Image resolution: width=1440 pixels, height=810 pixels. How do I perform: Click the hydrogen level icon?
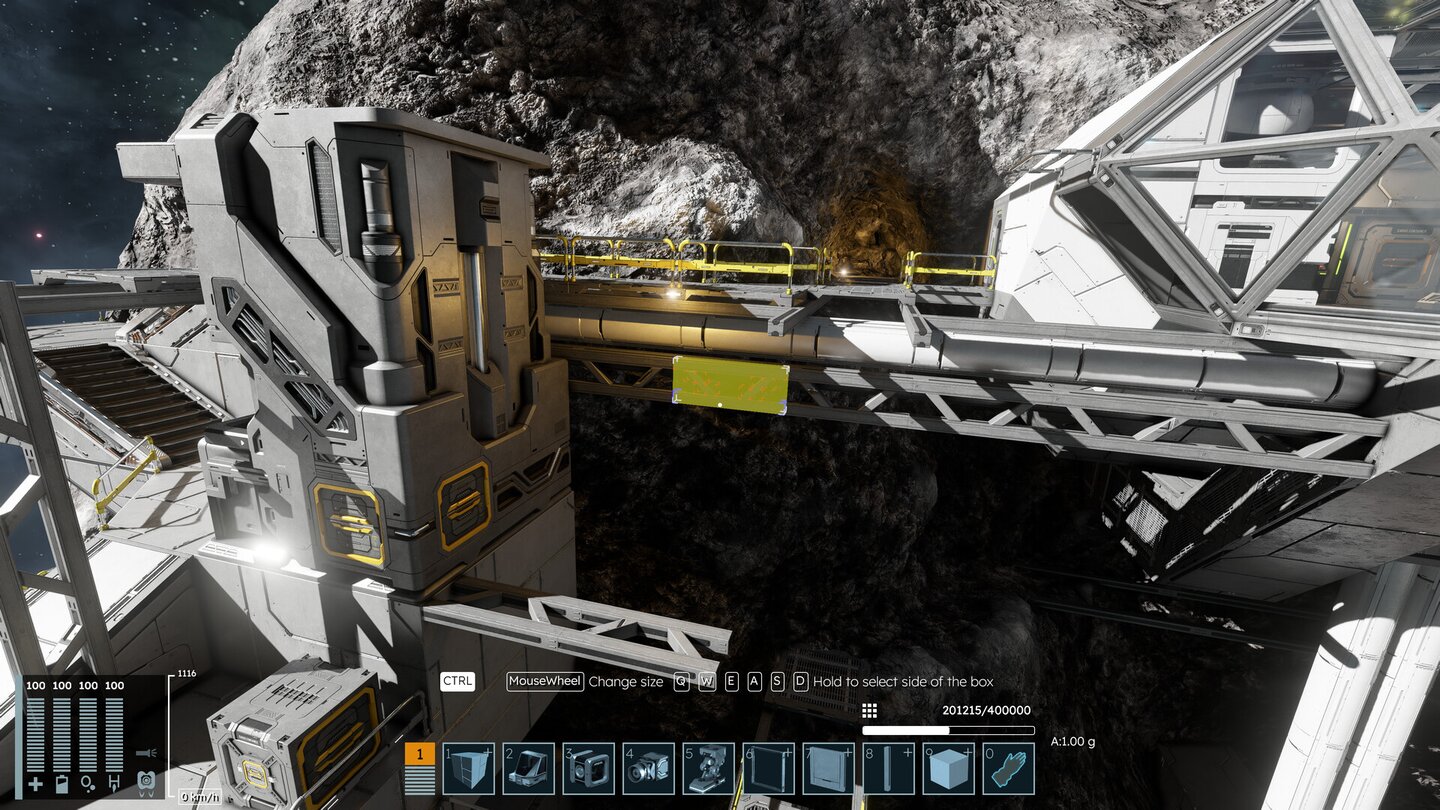[x=113, y=783]
